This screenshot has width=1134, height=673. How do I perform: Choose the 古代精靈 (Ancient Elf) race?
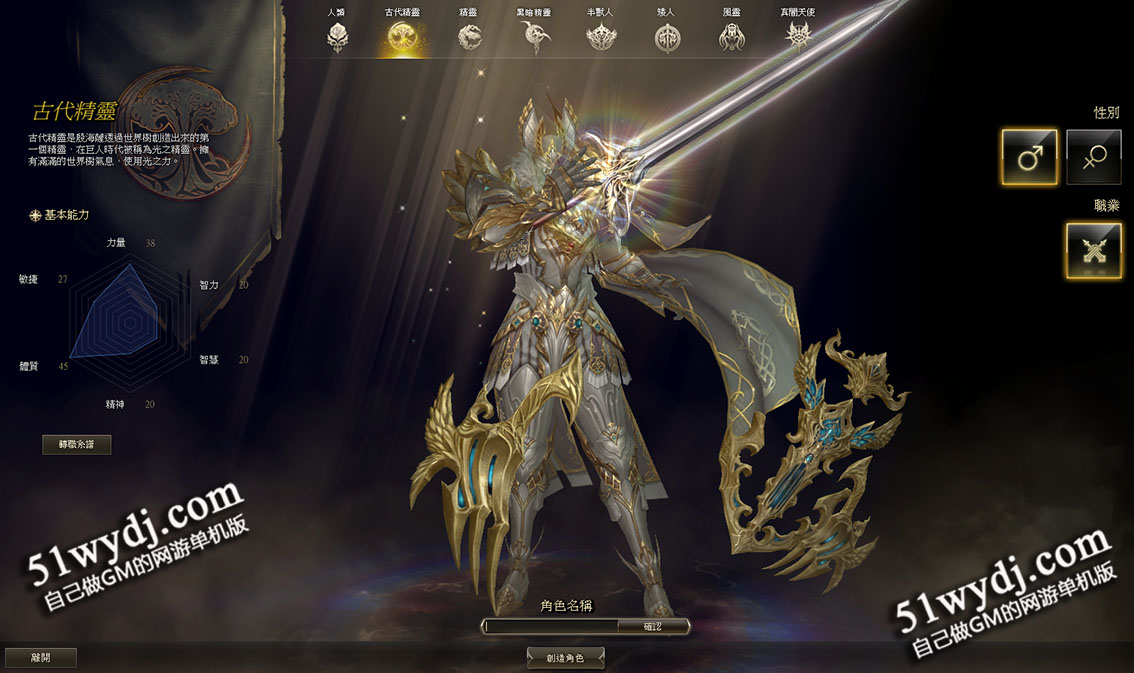403,37
